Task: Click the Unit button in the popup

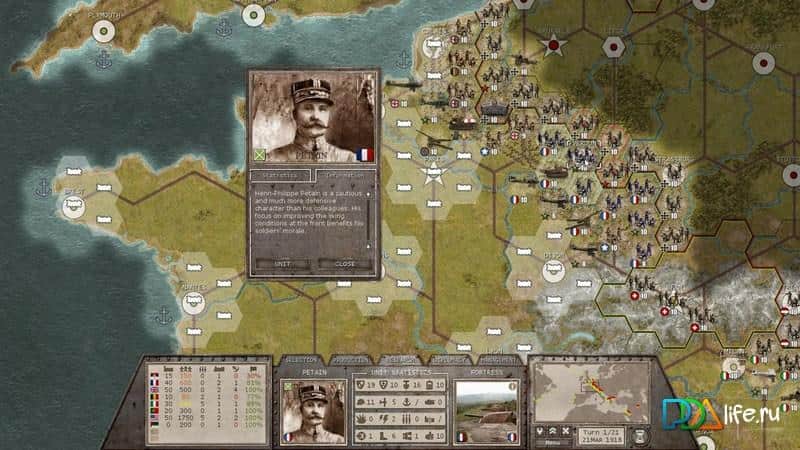Action: (x=282, y=264)
